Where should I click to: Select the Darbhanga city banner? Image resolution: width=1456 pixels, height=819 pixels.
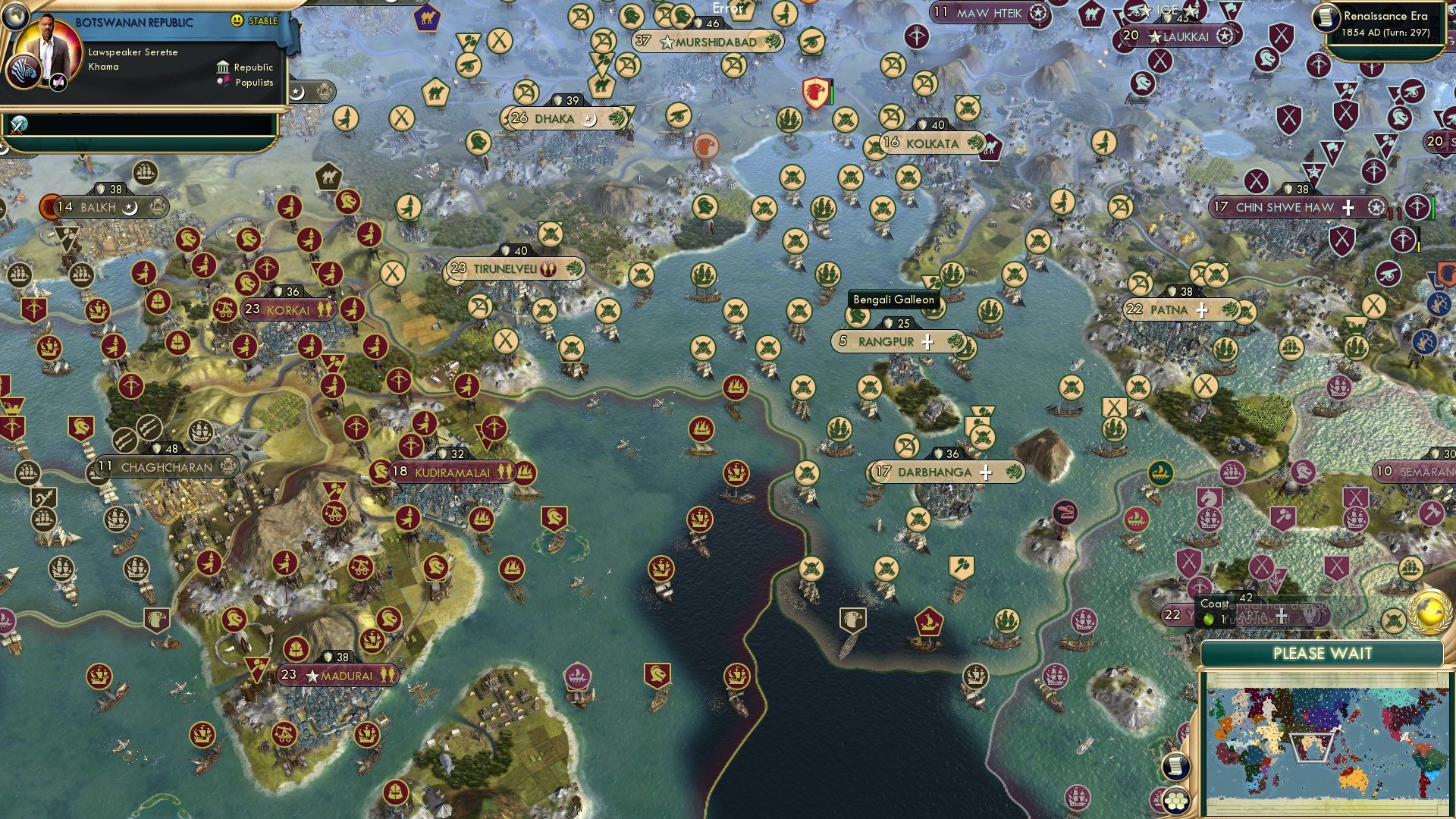pyautogui.click(x=934, y=472)
